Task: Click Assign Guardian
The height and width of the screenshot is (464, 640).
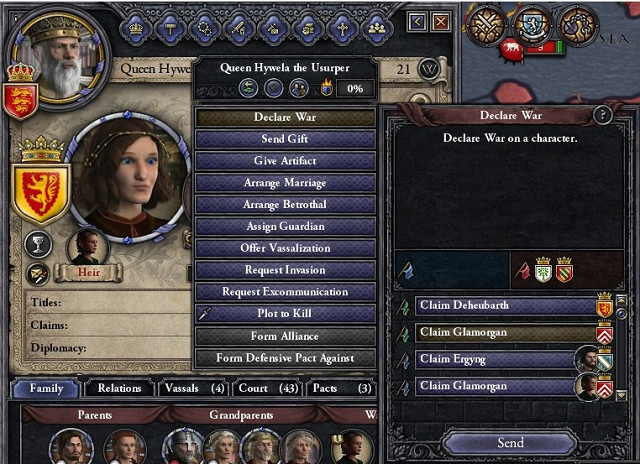Action: 285,227
